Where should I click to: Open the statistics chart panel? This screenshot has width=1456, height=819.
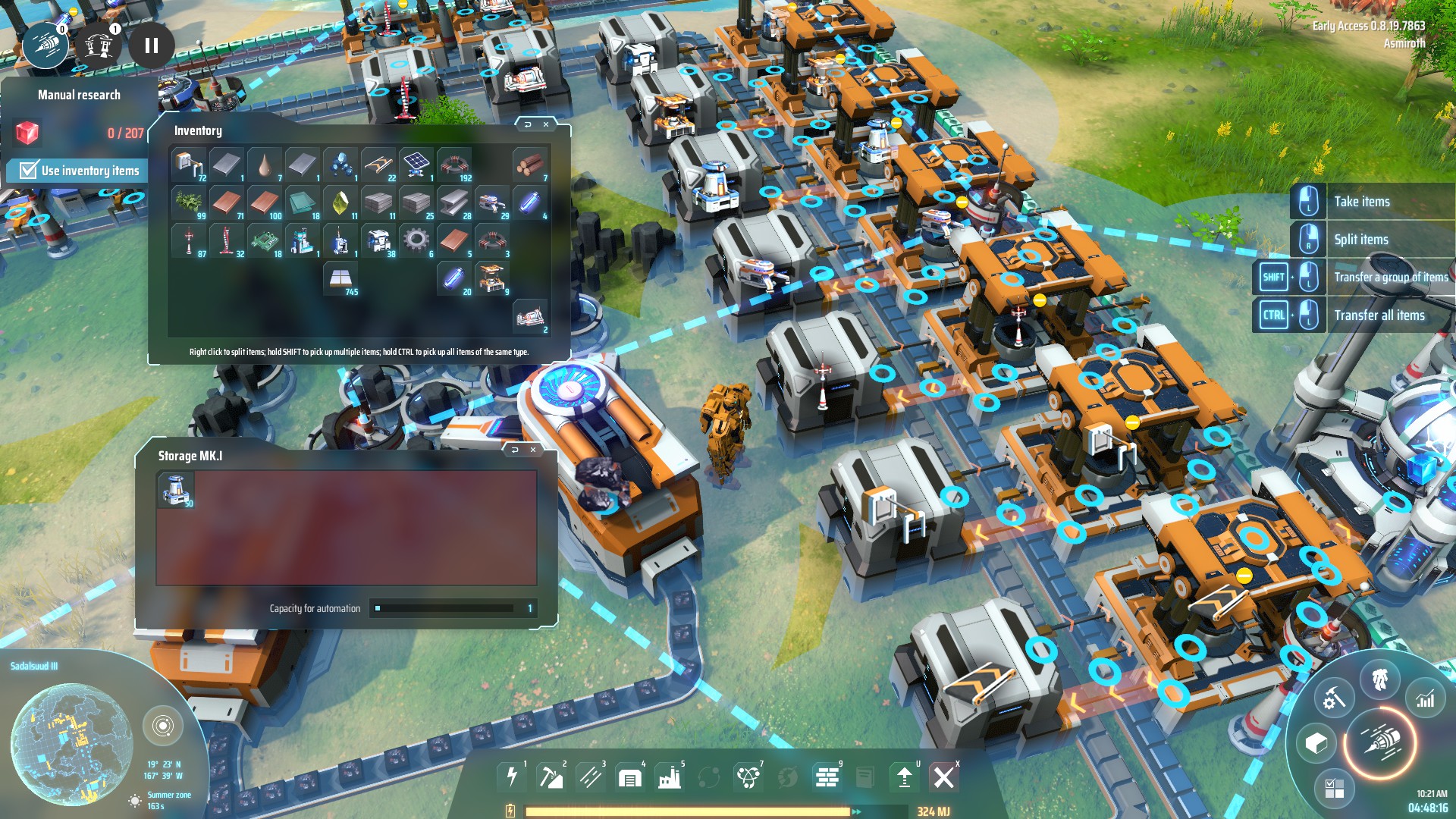click(x=1425, y=698)
